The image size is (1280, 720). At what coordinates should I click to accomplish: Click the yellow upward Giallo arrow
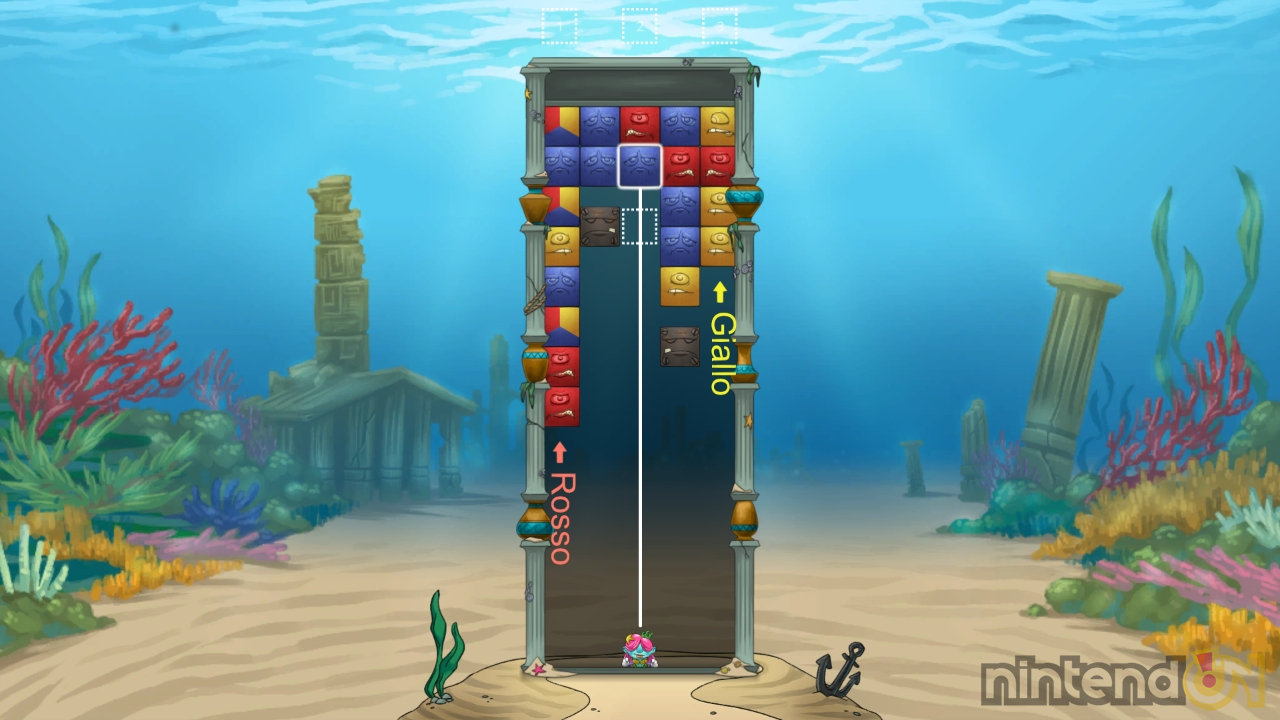[720, 290]
